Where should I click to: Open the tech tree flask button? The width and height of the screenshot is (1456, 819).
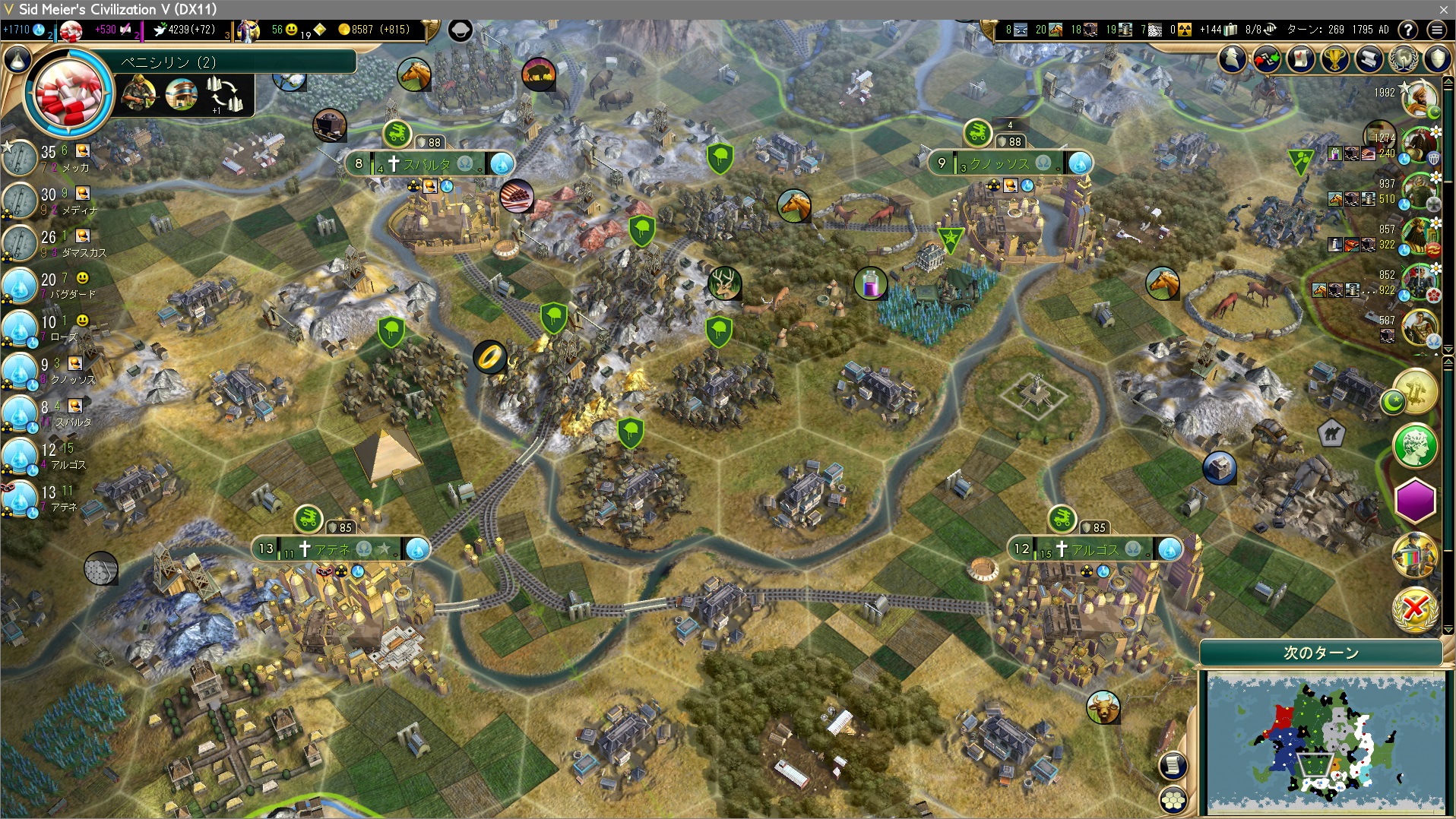click(17, 60)
